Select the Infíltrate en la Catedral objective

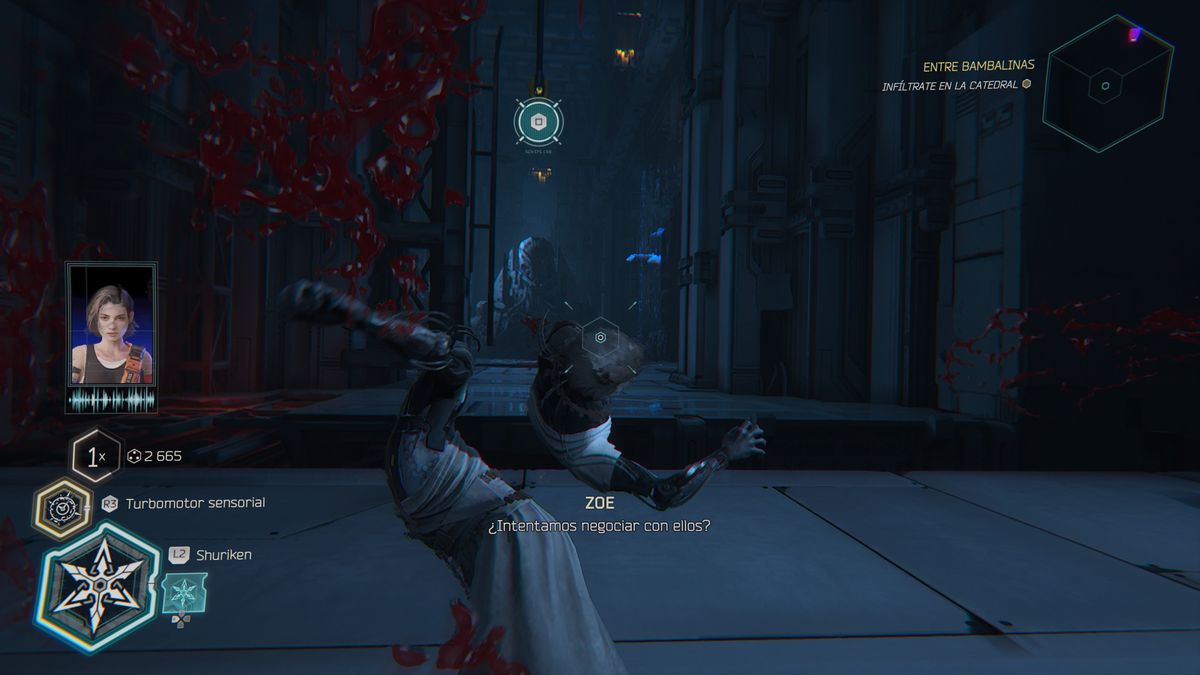pos(951,86)
